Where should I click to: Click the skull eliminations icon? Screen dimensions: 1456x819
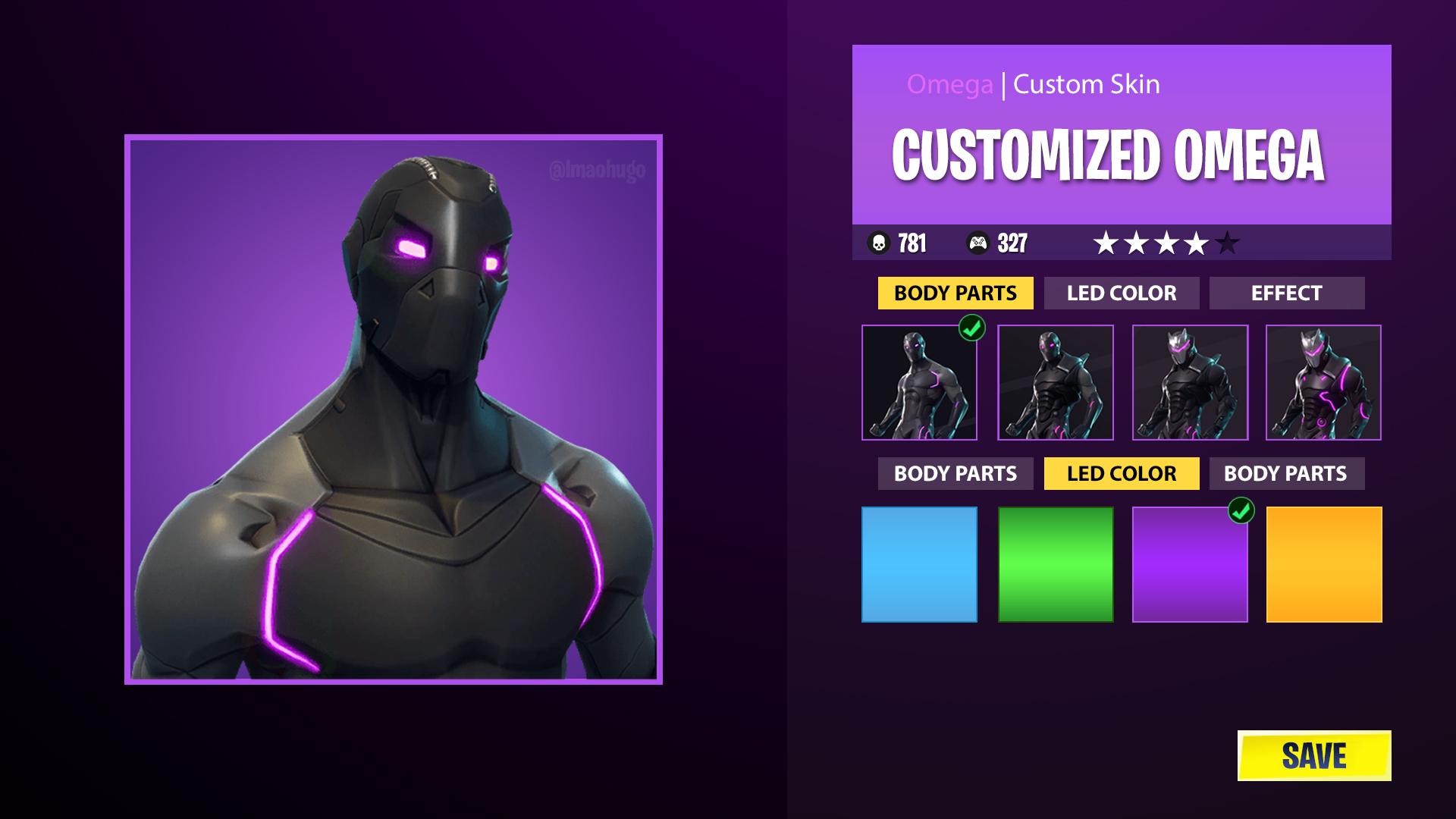click(x=880, y=243)
